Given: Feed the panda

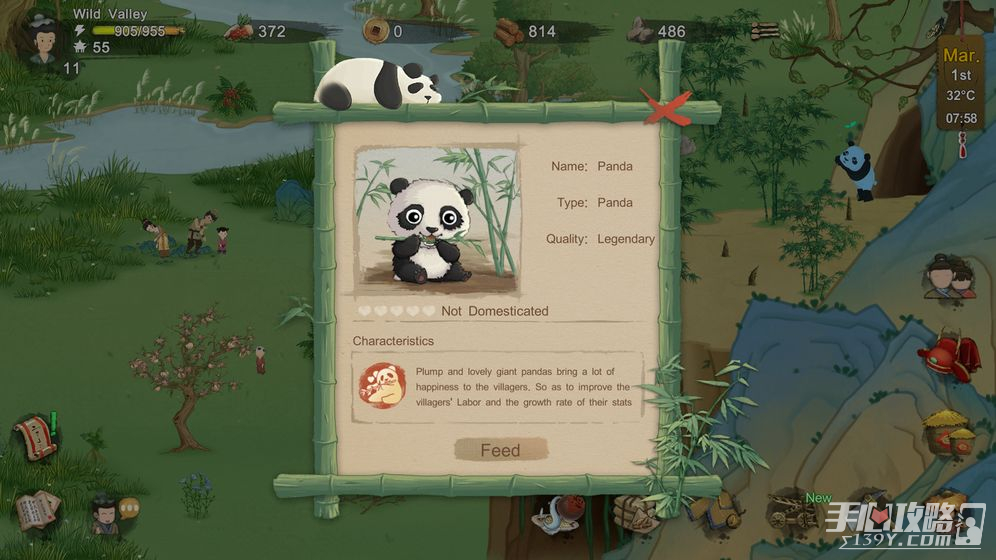Looking at the screenshot, I should (501, 450).
